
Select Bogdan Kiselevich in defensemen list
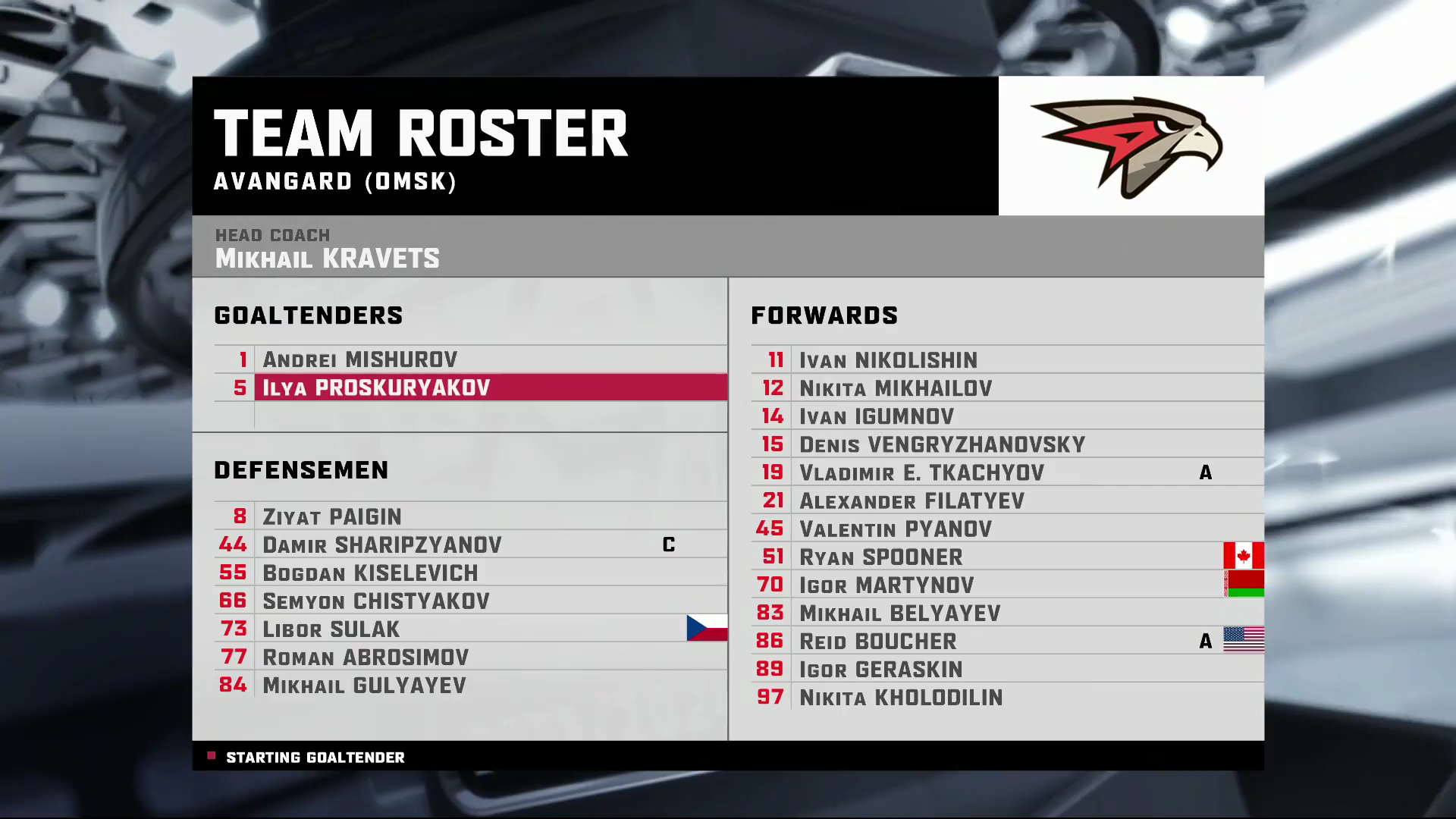(370, 573)
